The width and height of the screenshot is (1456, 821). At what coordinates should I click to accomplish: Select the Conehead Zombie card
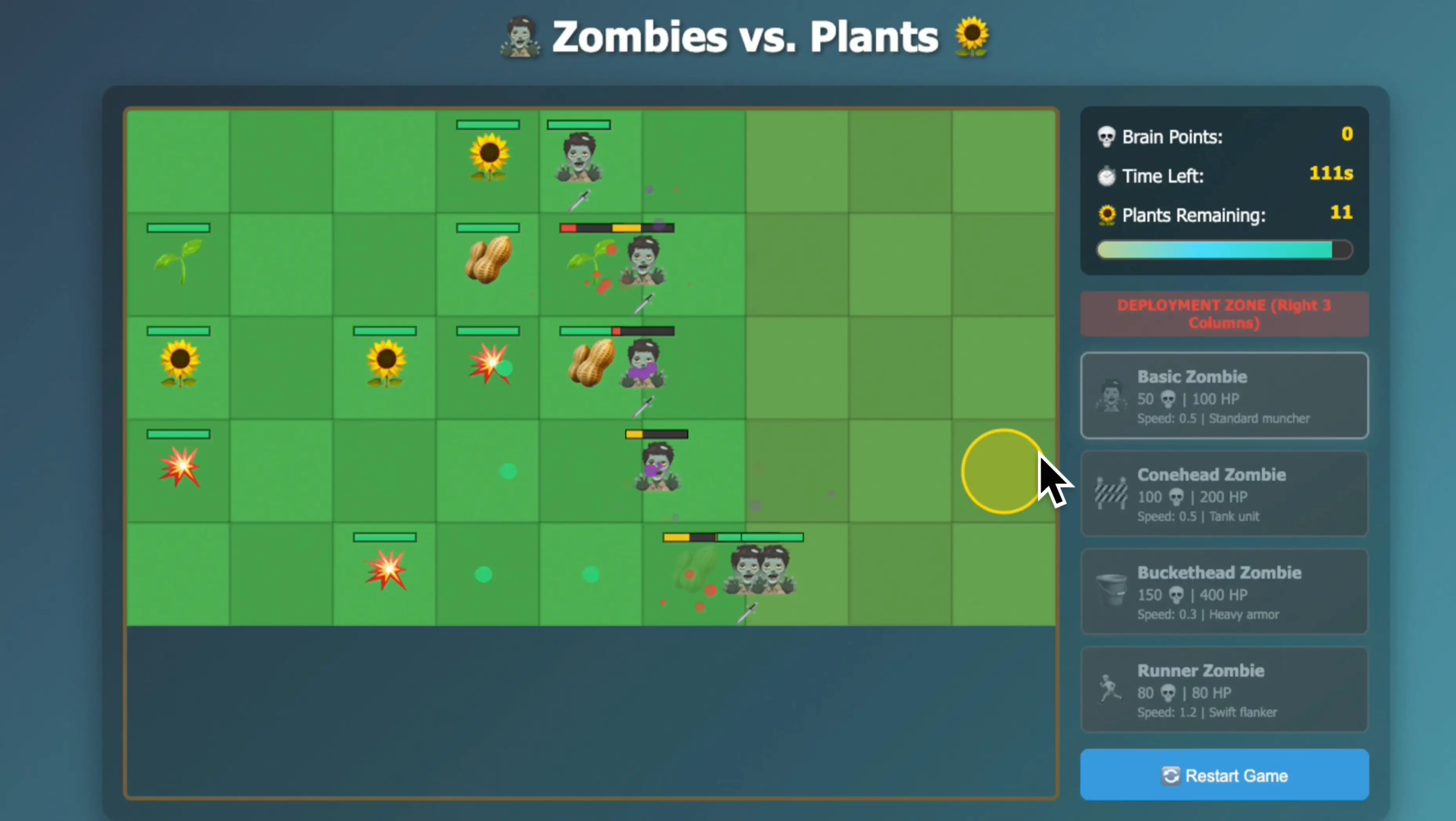click(x=1223, y=494)
